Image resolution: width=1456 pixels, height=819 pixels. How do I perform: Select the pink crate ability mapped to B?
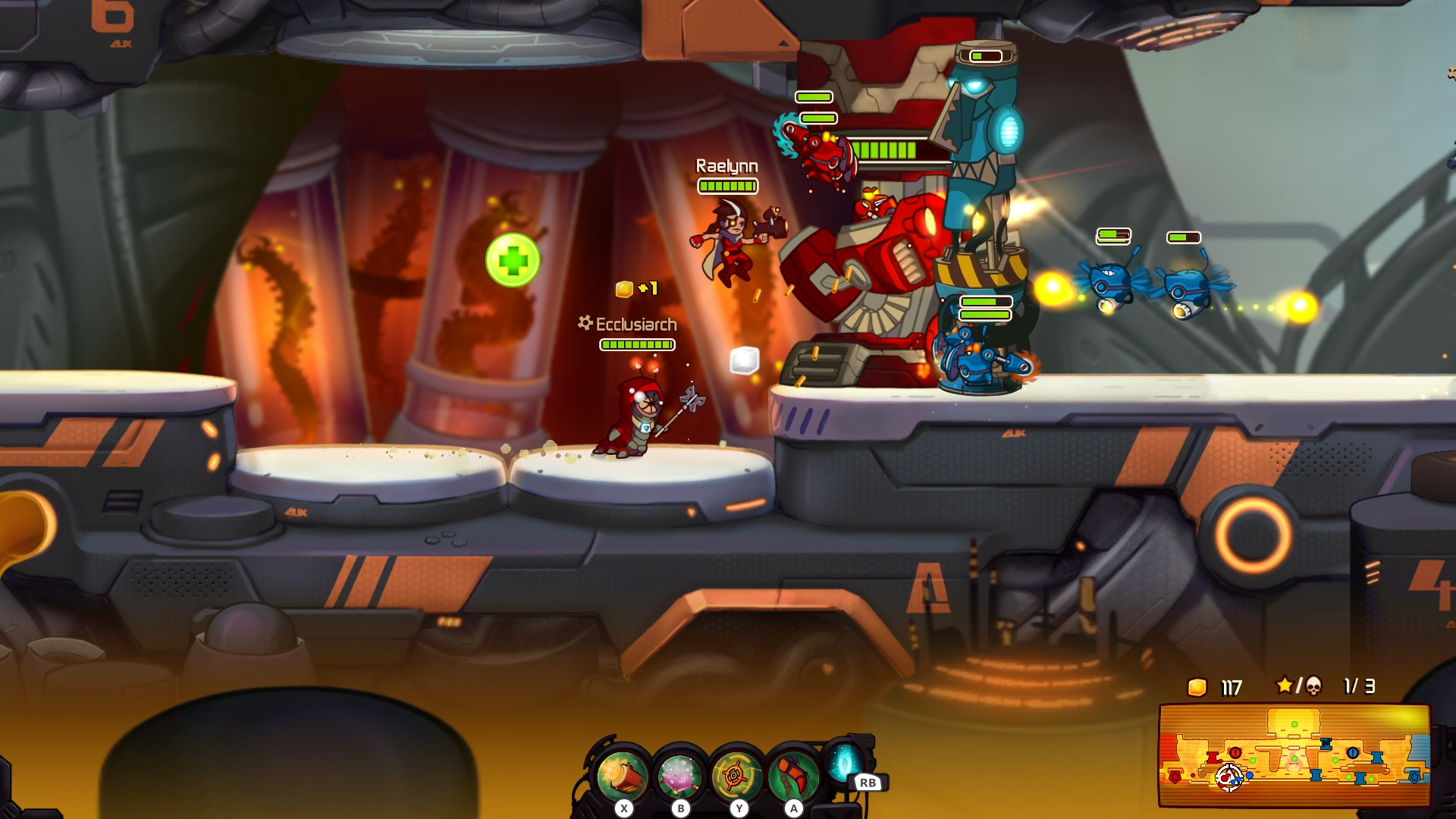click(x=678, y=769)
